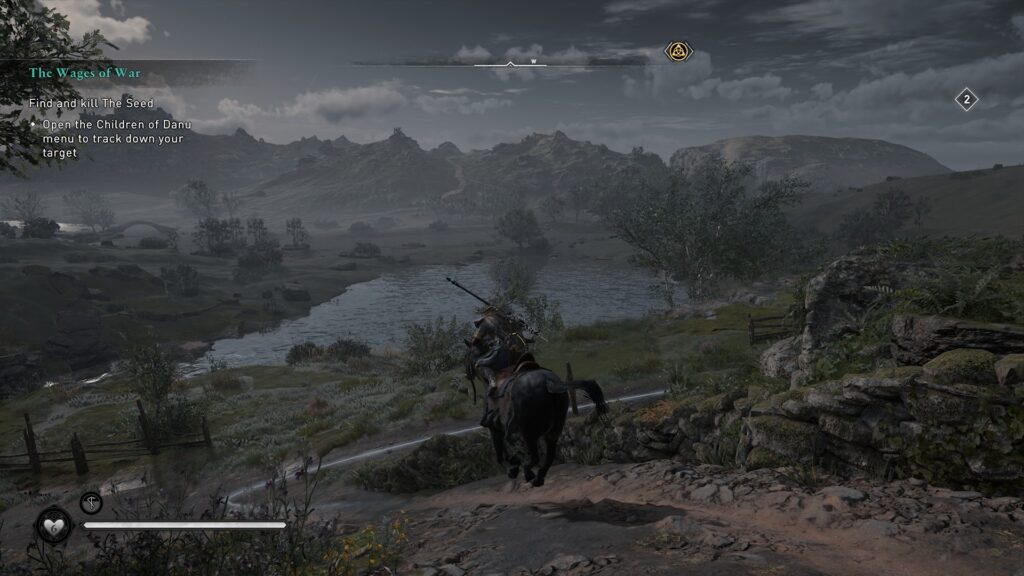Open the tracked quest The Wages of War

[85, 73]
